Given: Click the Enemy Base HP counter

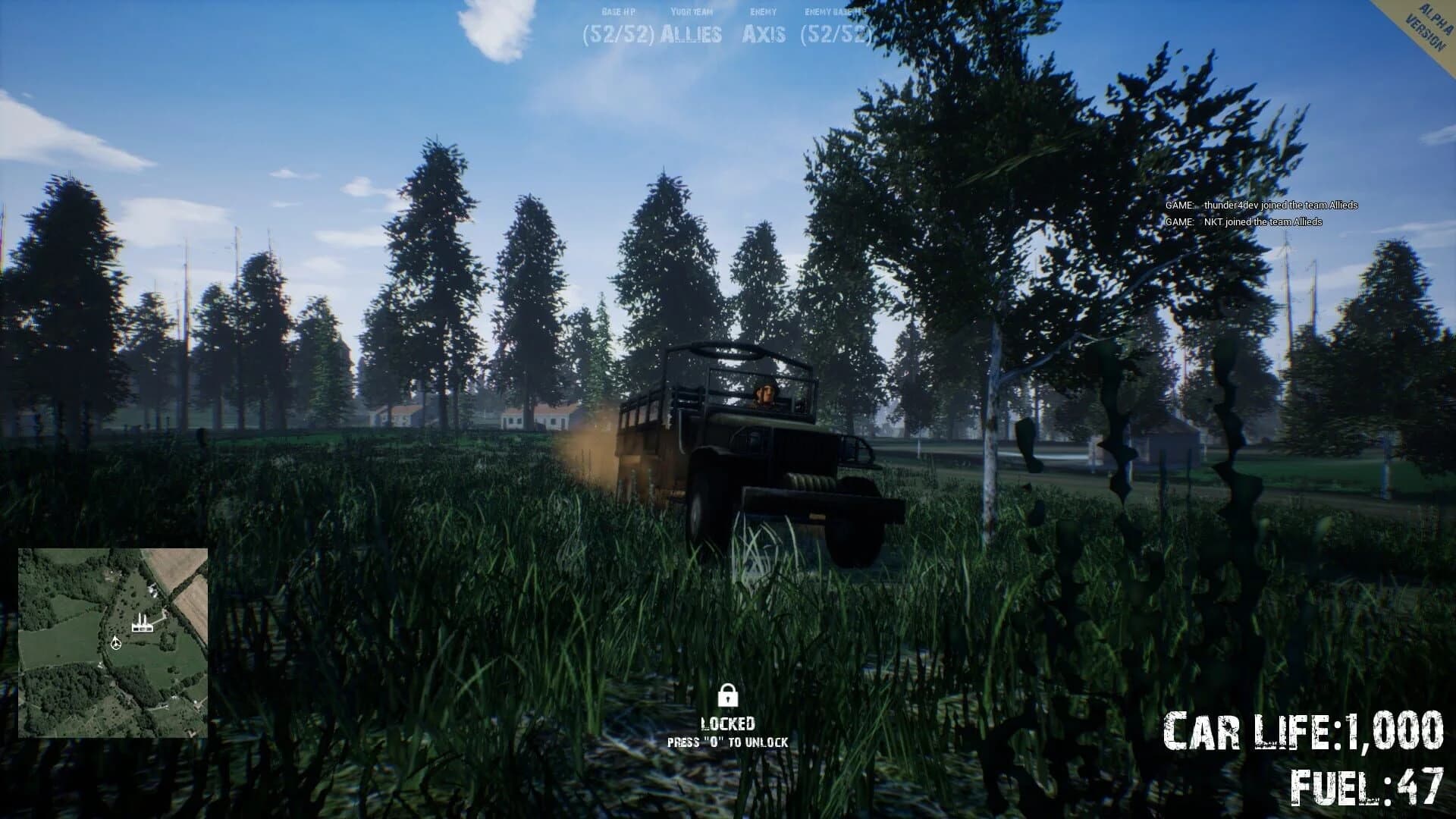Looking at the screenshot, I should coord(836,33).
